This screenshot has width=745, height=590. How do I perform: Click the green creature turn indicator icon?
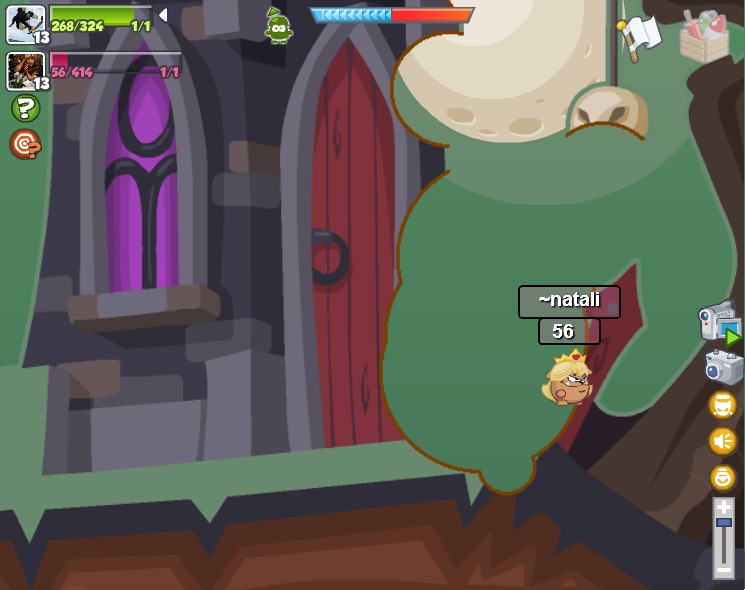tap(278, 25)
